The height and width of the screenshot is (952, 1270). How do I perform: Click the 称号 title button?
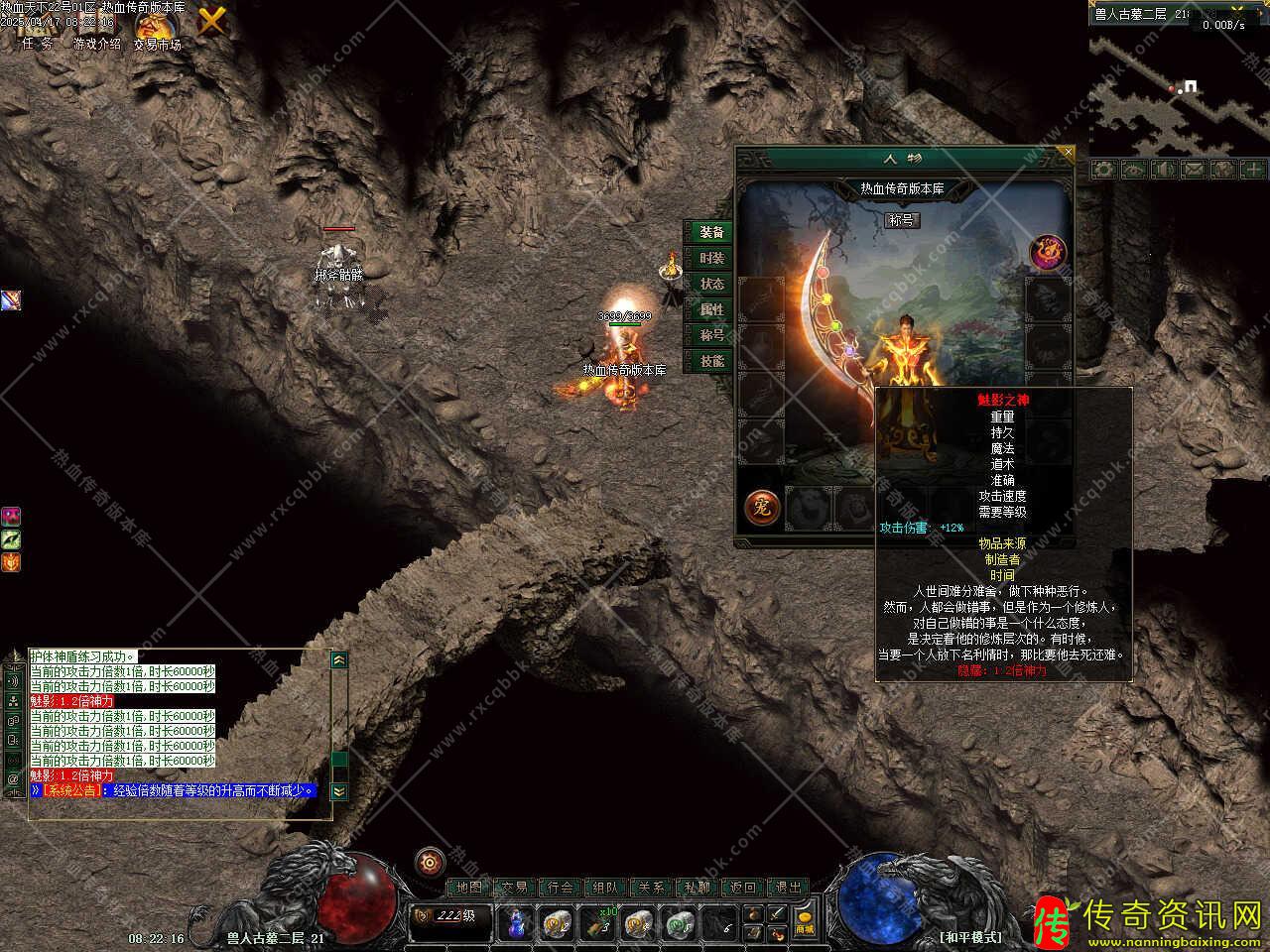coord(902,220)
